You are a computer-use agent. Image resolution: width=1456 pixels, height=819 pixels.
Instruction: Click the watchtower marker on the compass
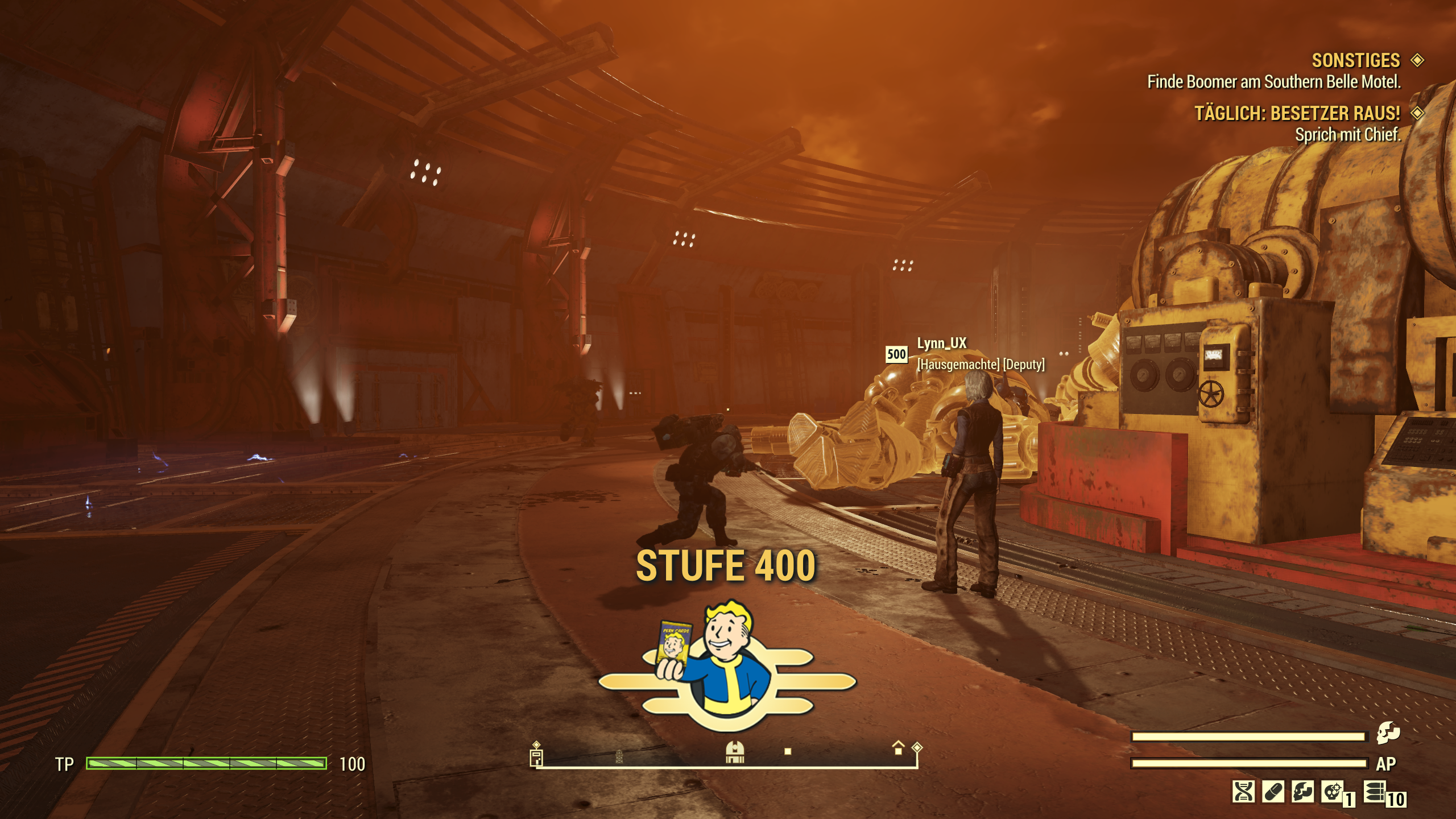619,756
